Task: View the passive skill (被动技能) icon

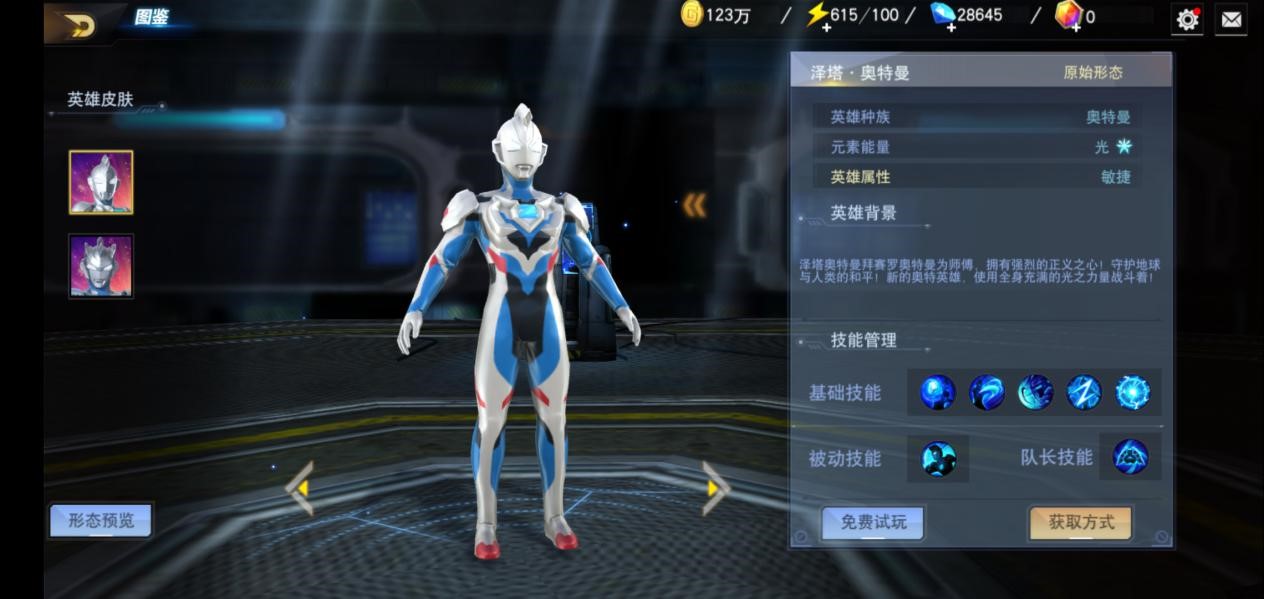Action: 938,459
